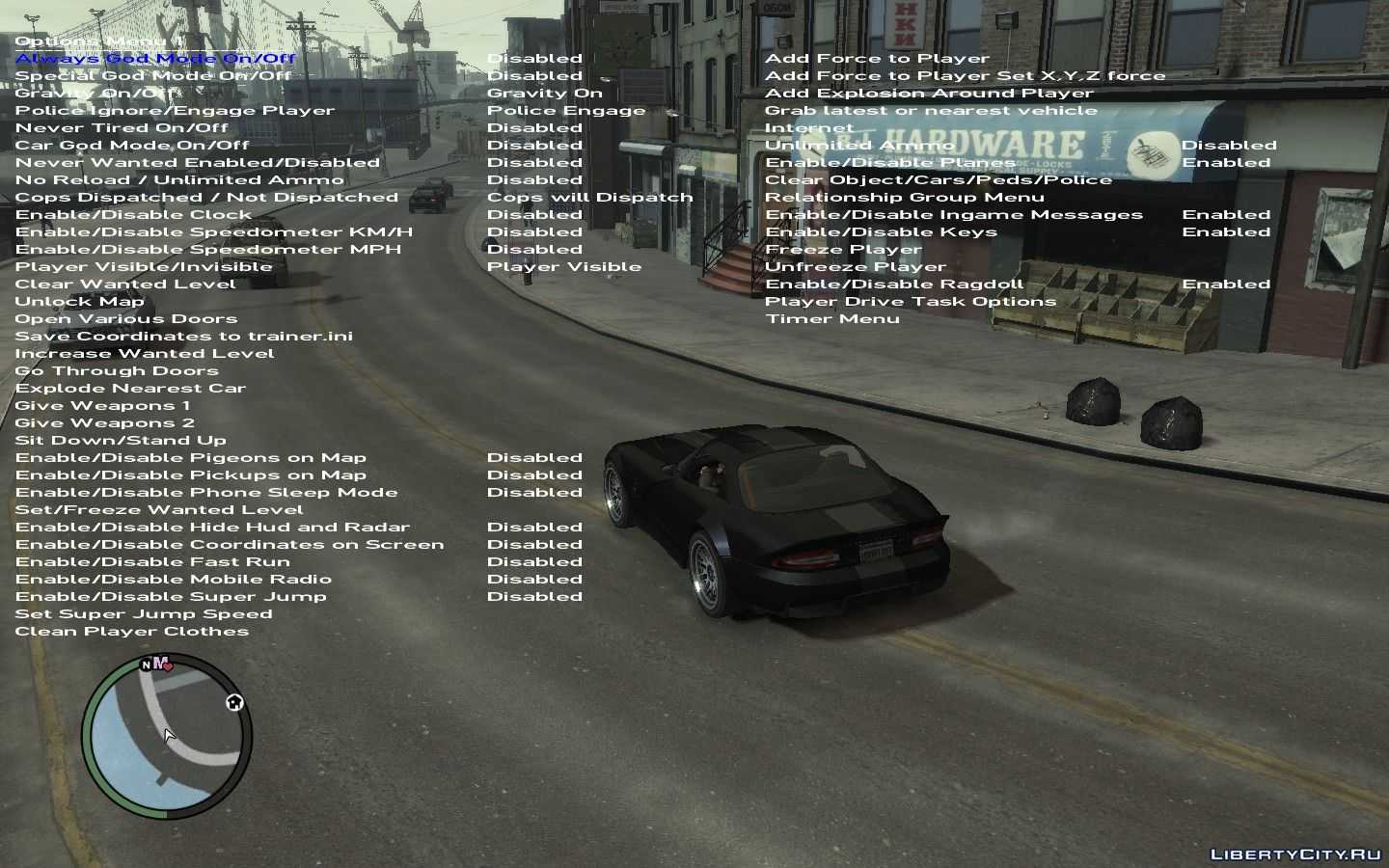Open Player Drive Task Options

point(911,302)
